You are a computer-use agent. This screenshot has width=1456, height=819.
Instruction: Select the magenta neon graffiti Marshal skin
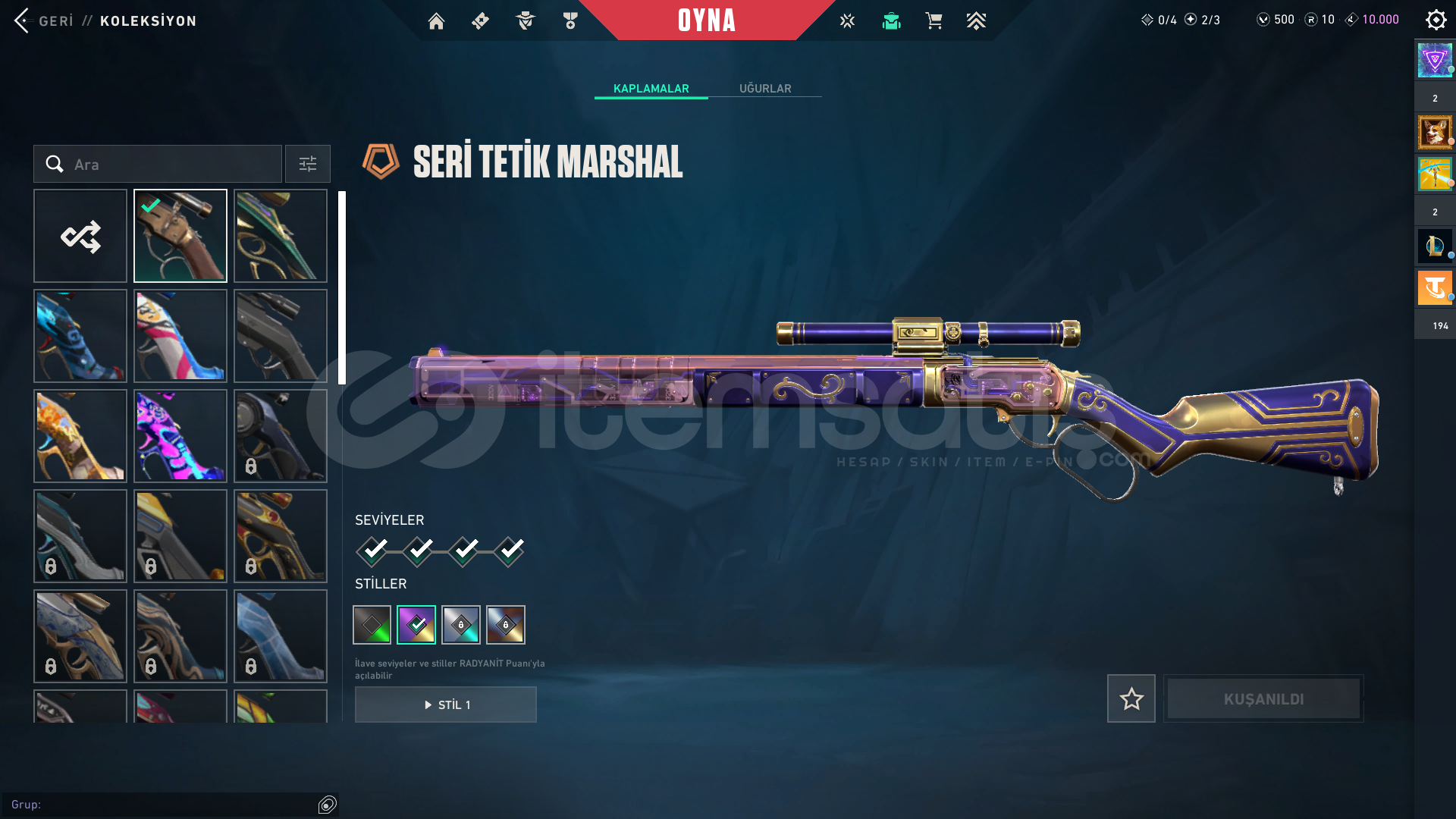[x=180, y=436]
